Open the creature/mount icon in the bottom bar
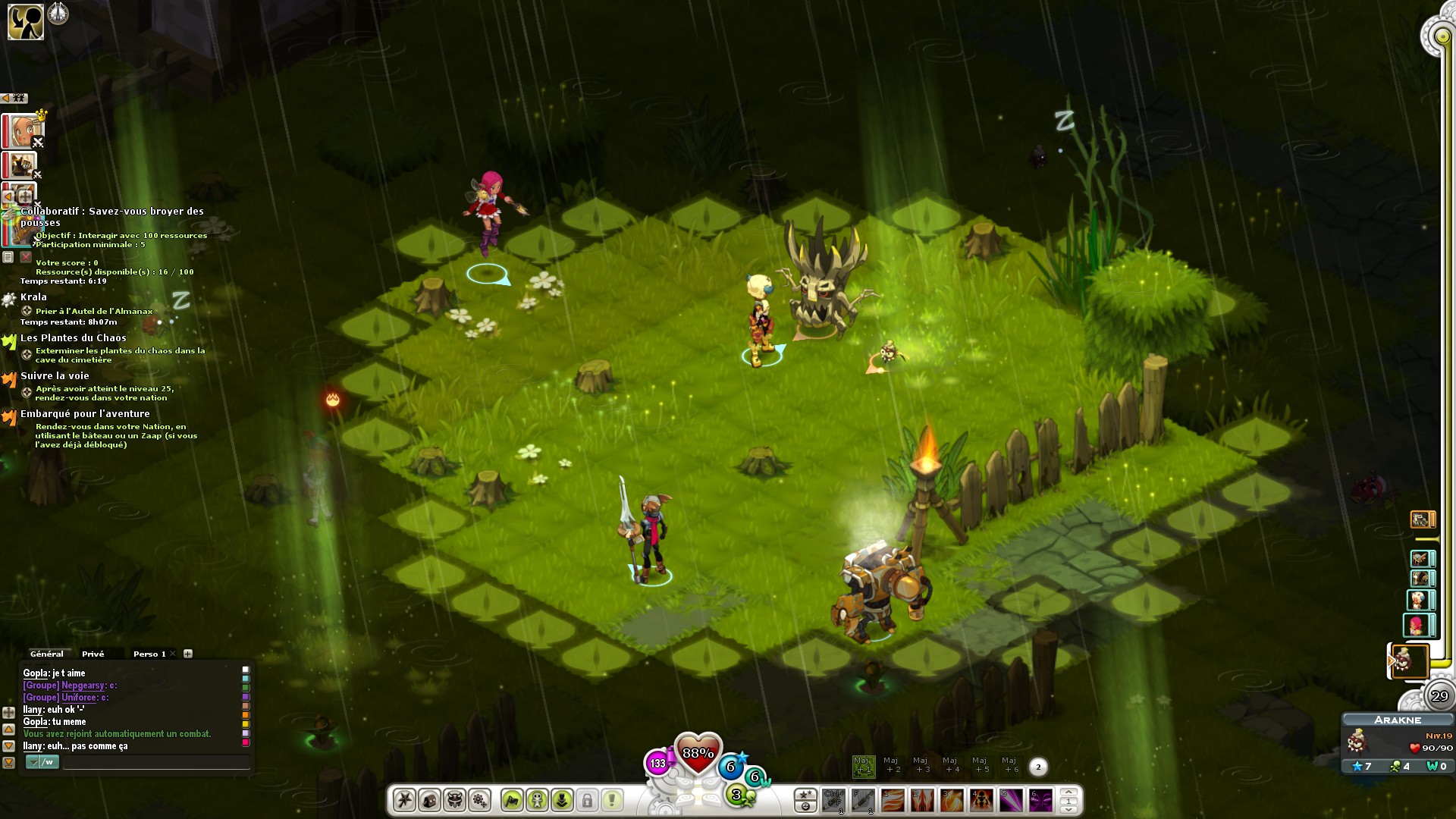 [x=454, y=801]
